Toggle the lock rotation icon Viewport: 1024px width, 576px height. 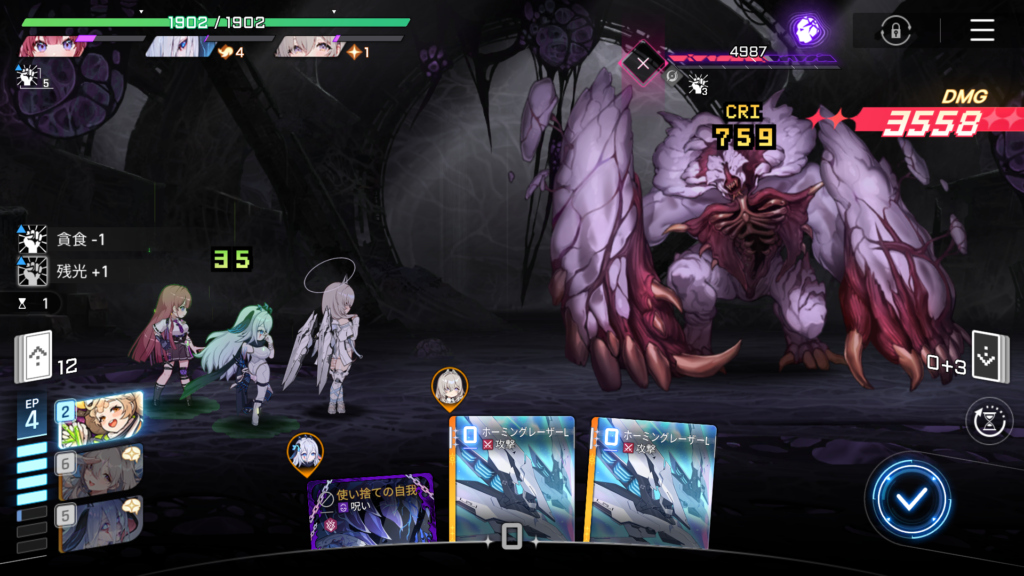pyautogui.click(x=895, y=30)
